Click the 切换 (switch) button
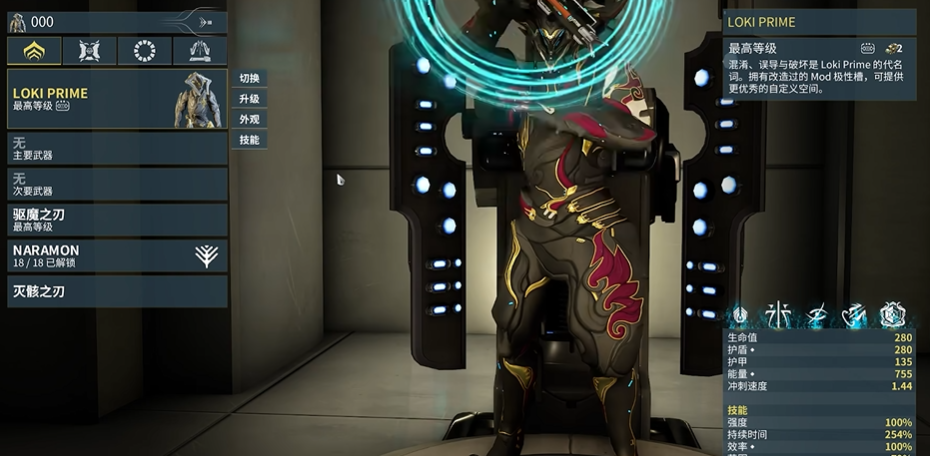The image size is (930, 456). [x=250, y=79]
